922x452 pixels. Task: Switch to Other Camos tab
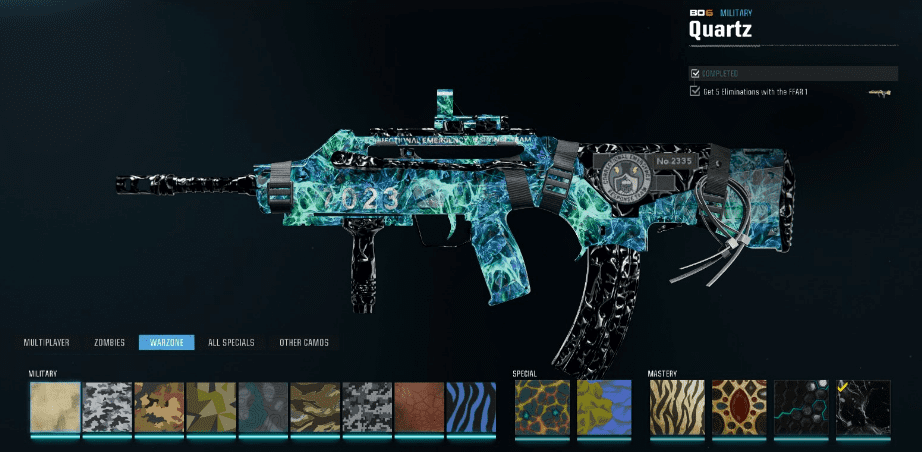coord(303,342)
